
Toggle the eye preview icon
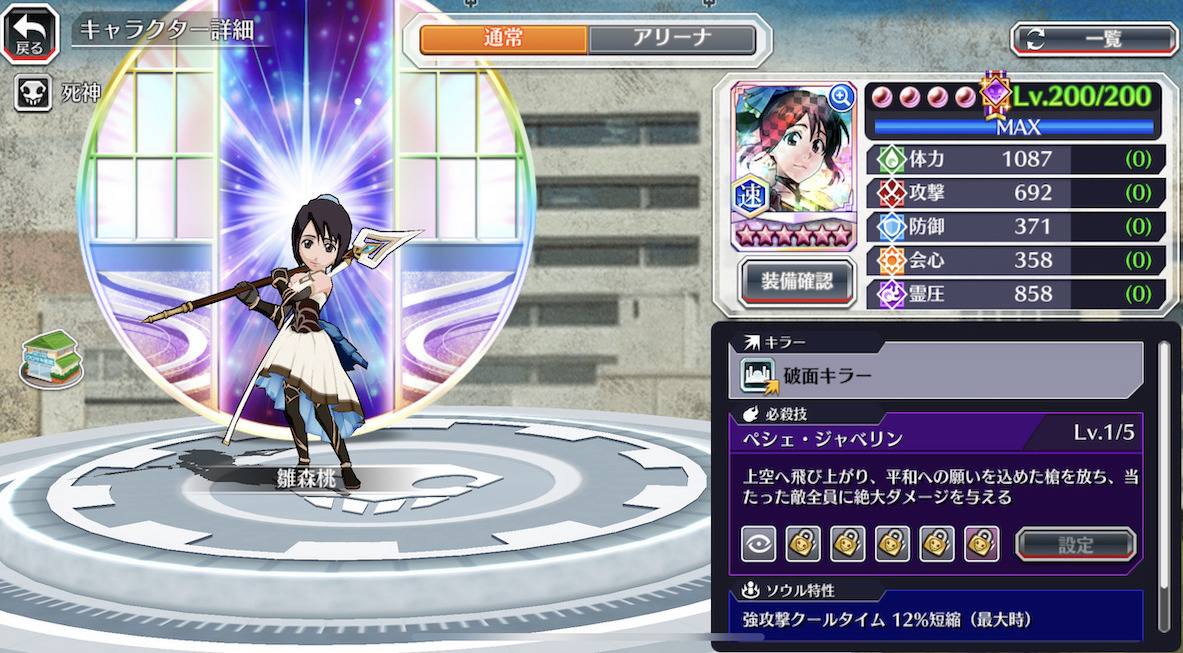tap(758, 544)
